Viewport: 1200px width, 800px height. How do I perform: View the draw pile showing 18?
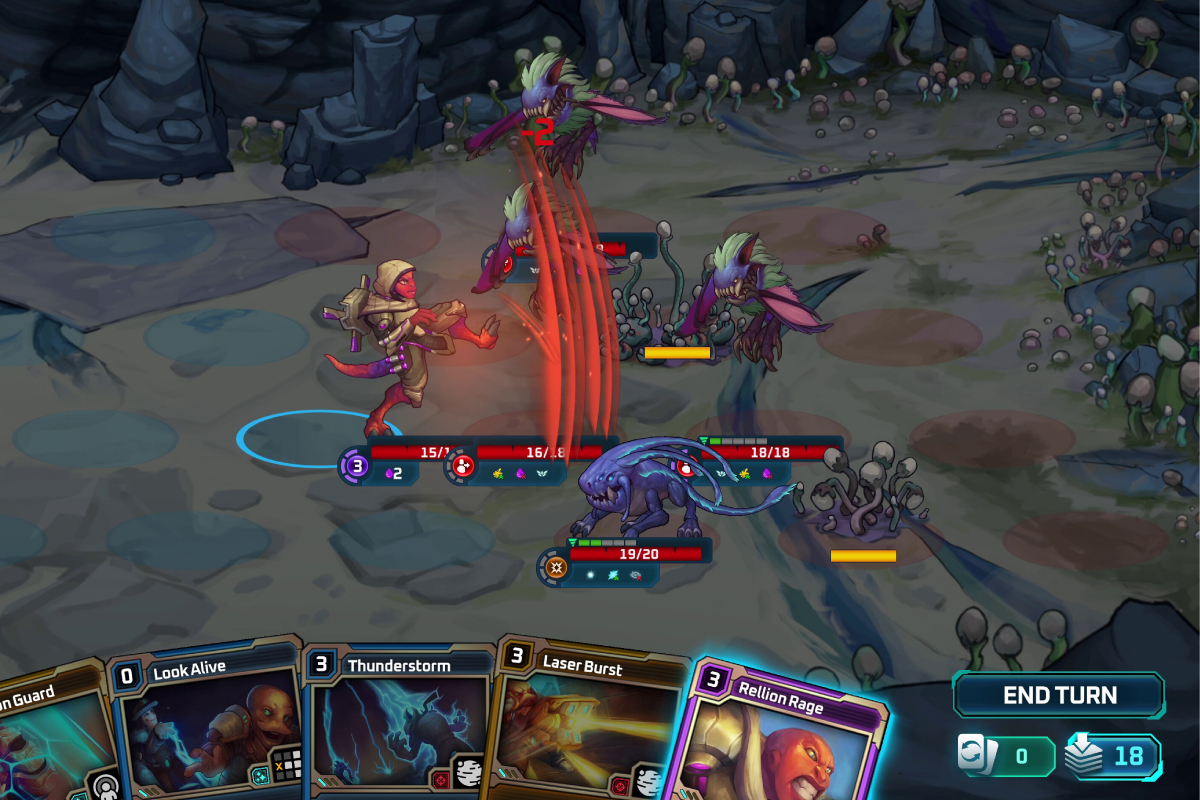[1113, 756]
